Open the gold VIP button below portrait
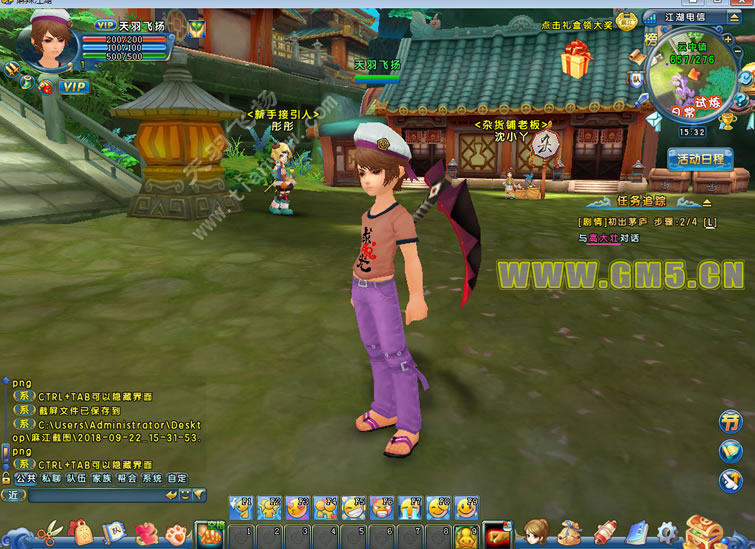This screenshot has height=549, width=755. (73, 87)
